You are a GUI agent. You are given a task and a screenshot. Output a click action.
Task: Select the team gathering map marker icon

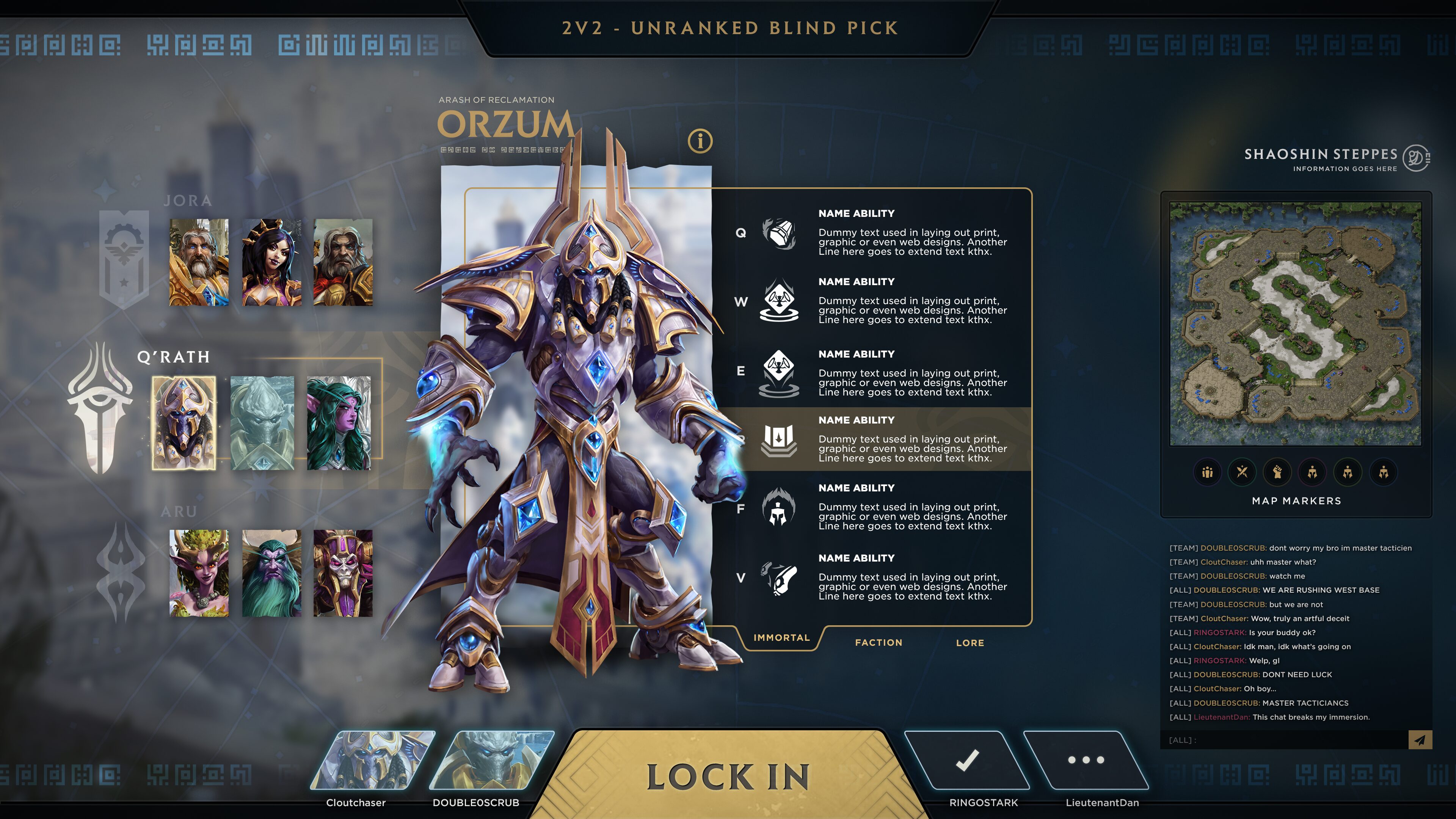(1207, 472)
